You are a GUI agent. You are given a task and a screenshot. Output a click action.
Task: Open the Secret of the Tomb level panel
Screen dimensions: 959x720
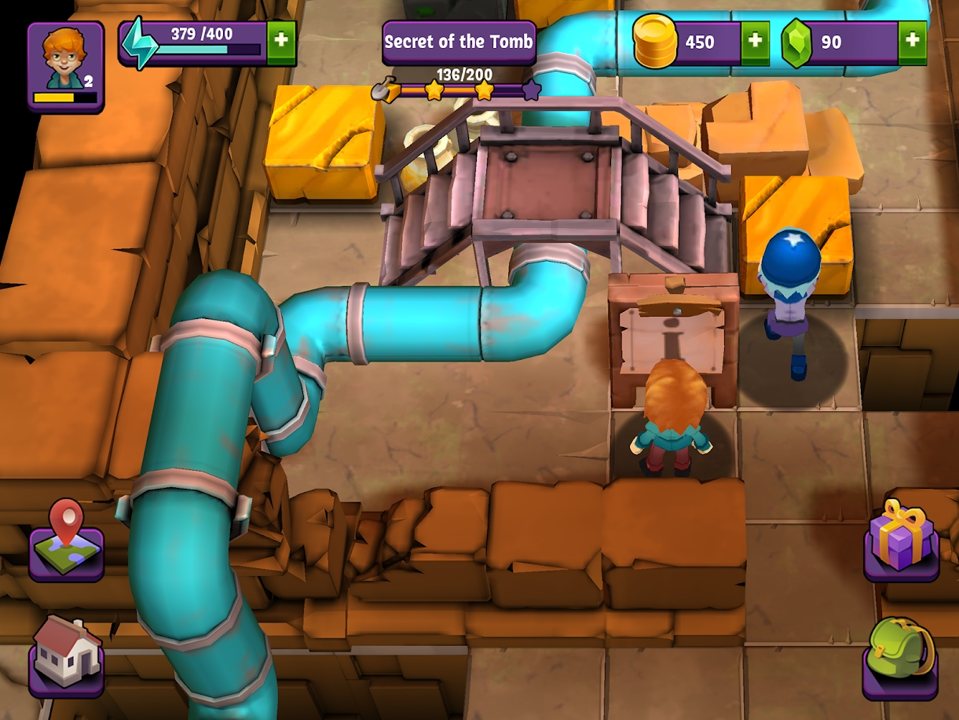coord(459,44)
